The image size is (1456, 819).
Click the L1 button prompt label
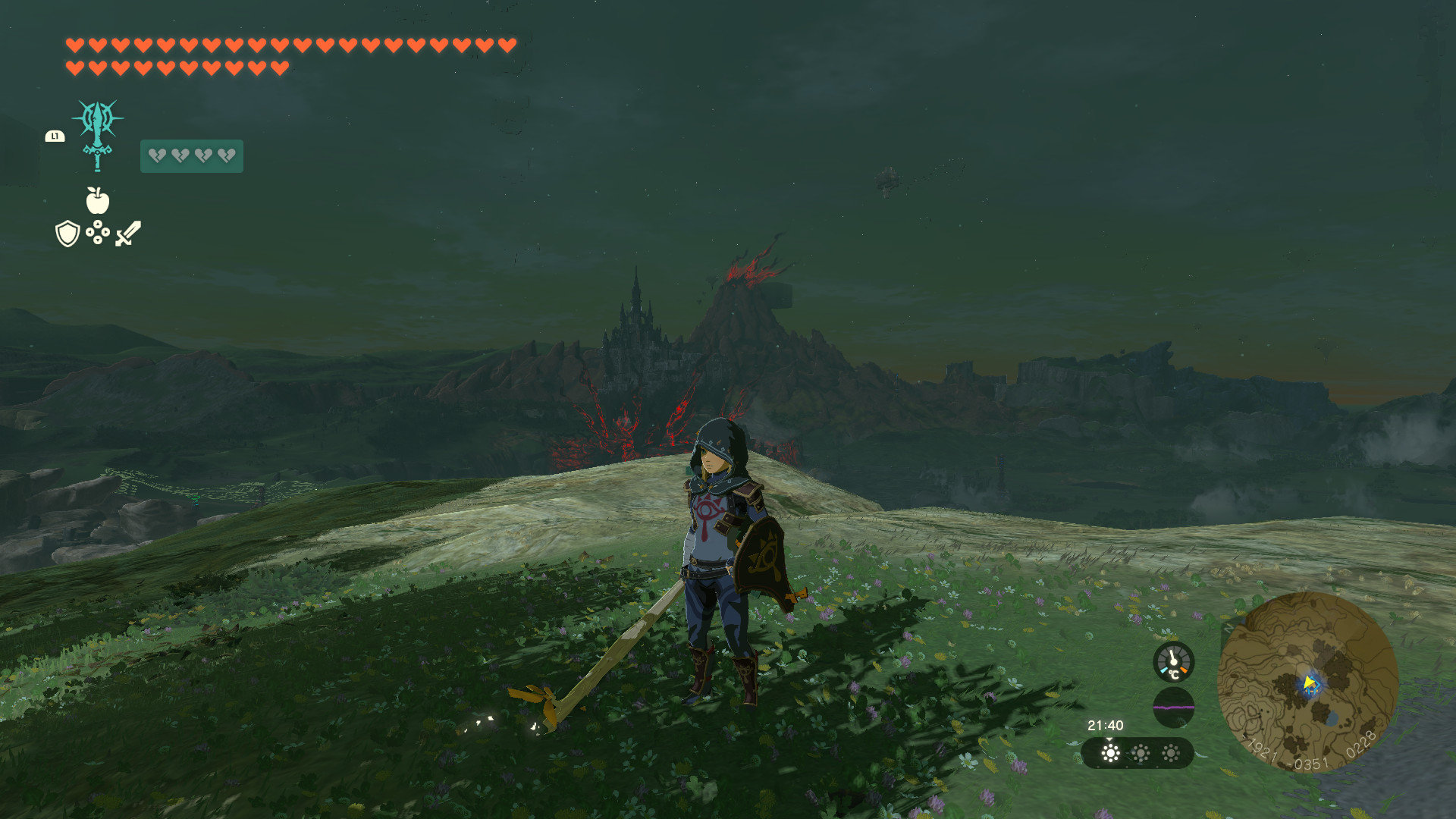click(55, 136)
